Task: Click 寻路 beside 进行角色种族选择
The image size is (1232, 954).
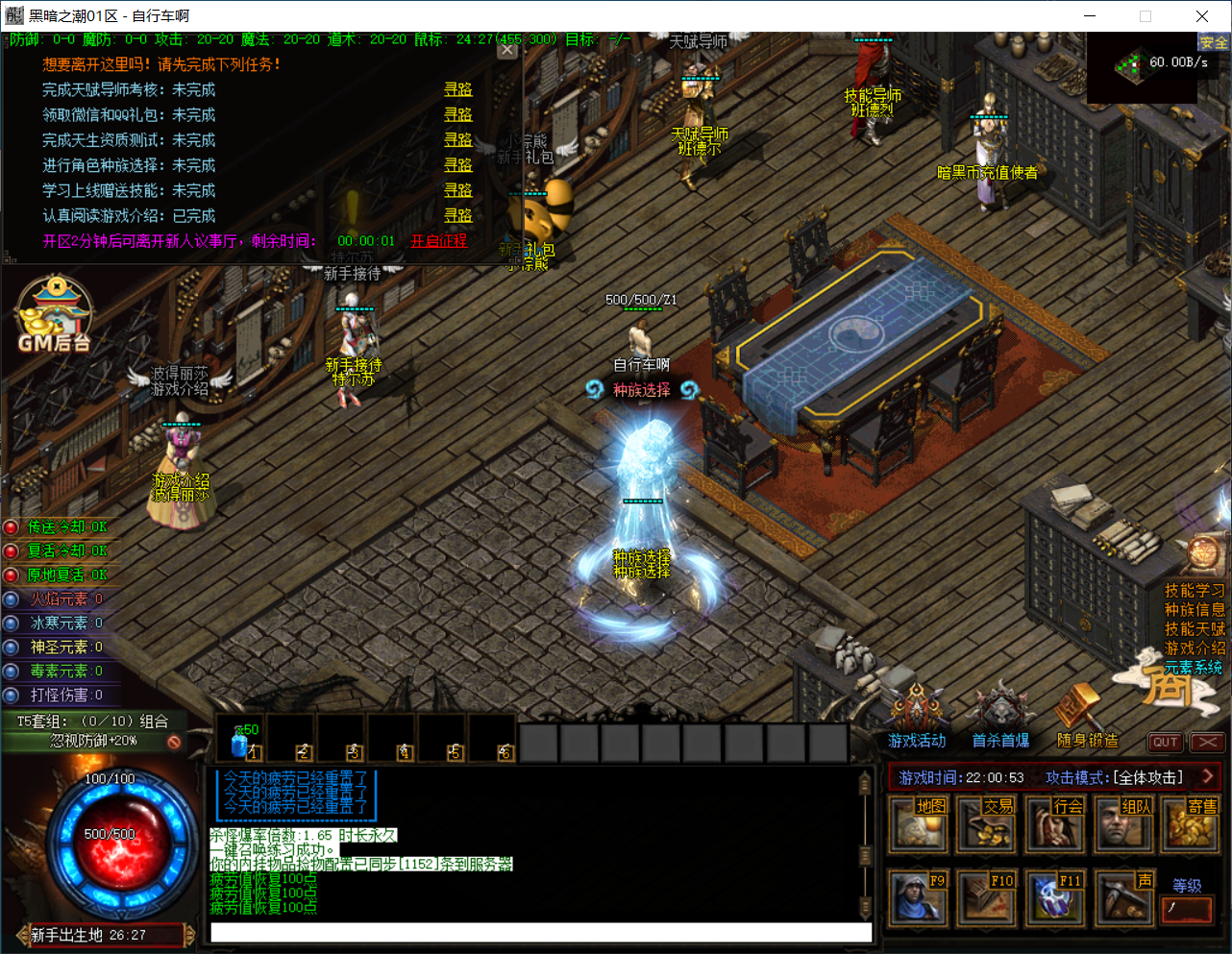Action: click(x=457, y=165)
